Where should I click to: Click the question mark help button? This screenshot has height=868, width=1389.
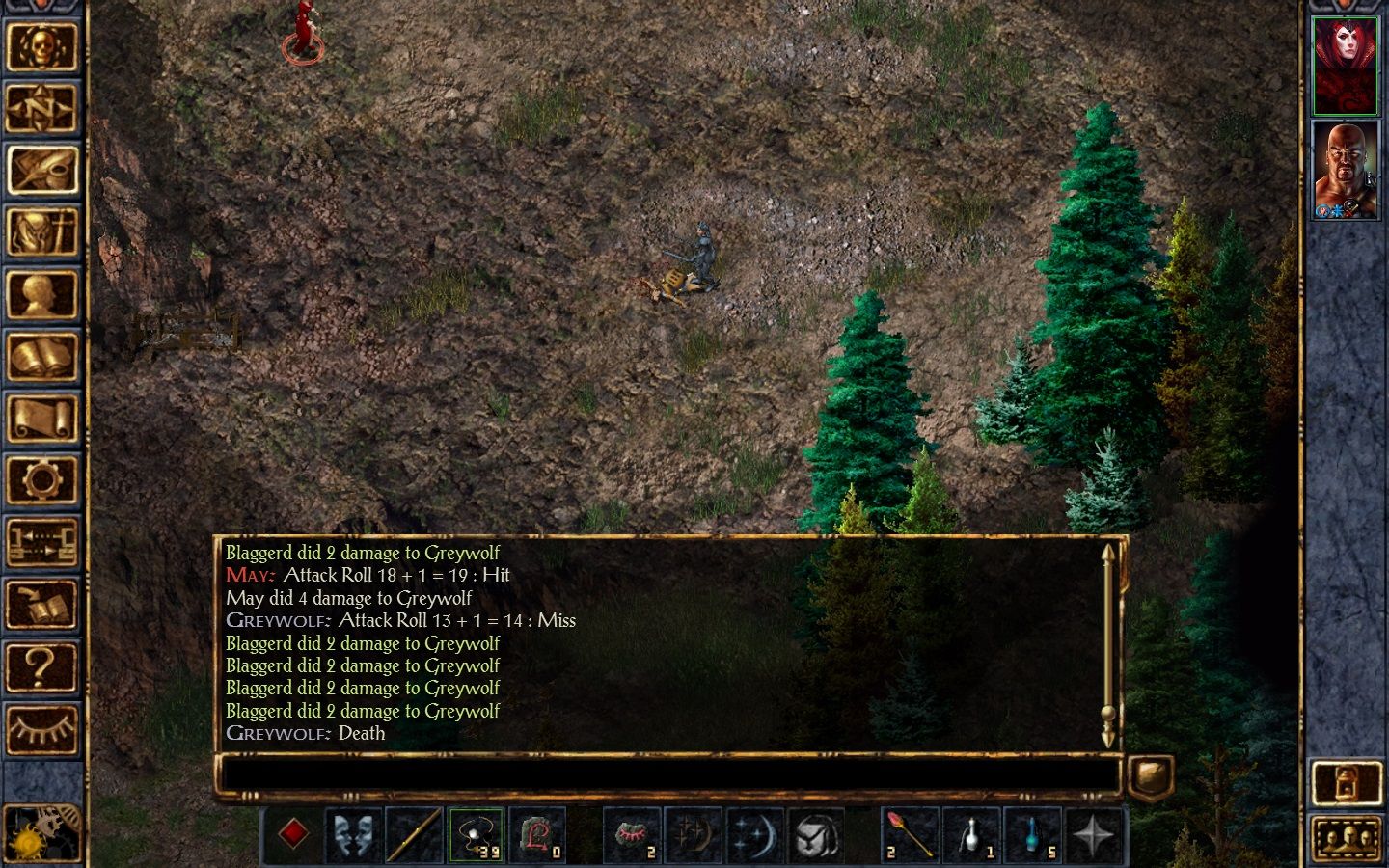[41, 666]
